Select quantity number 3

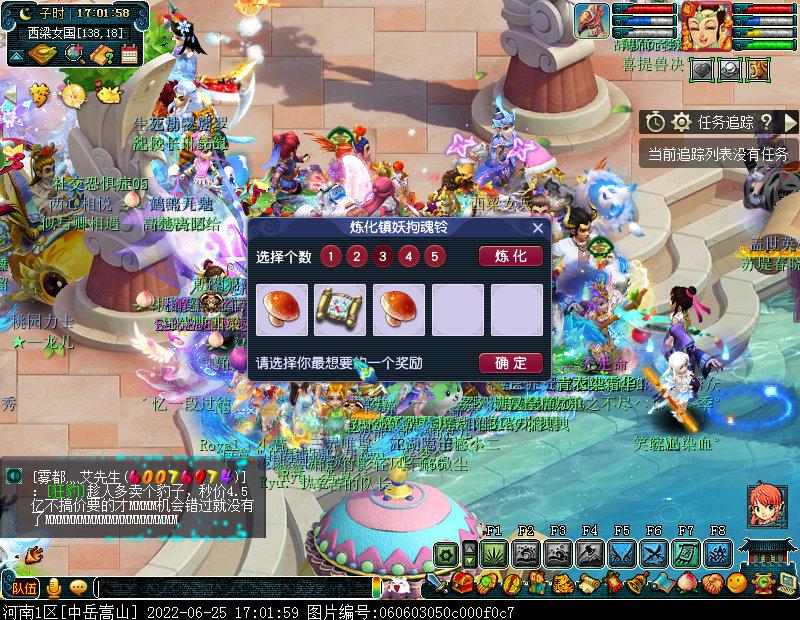click(x=382, y=256)
